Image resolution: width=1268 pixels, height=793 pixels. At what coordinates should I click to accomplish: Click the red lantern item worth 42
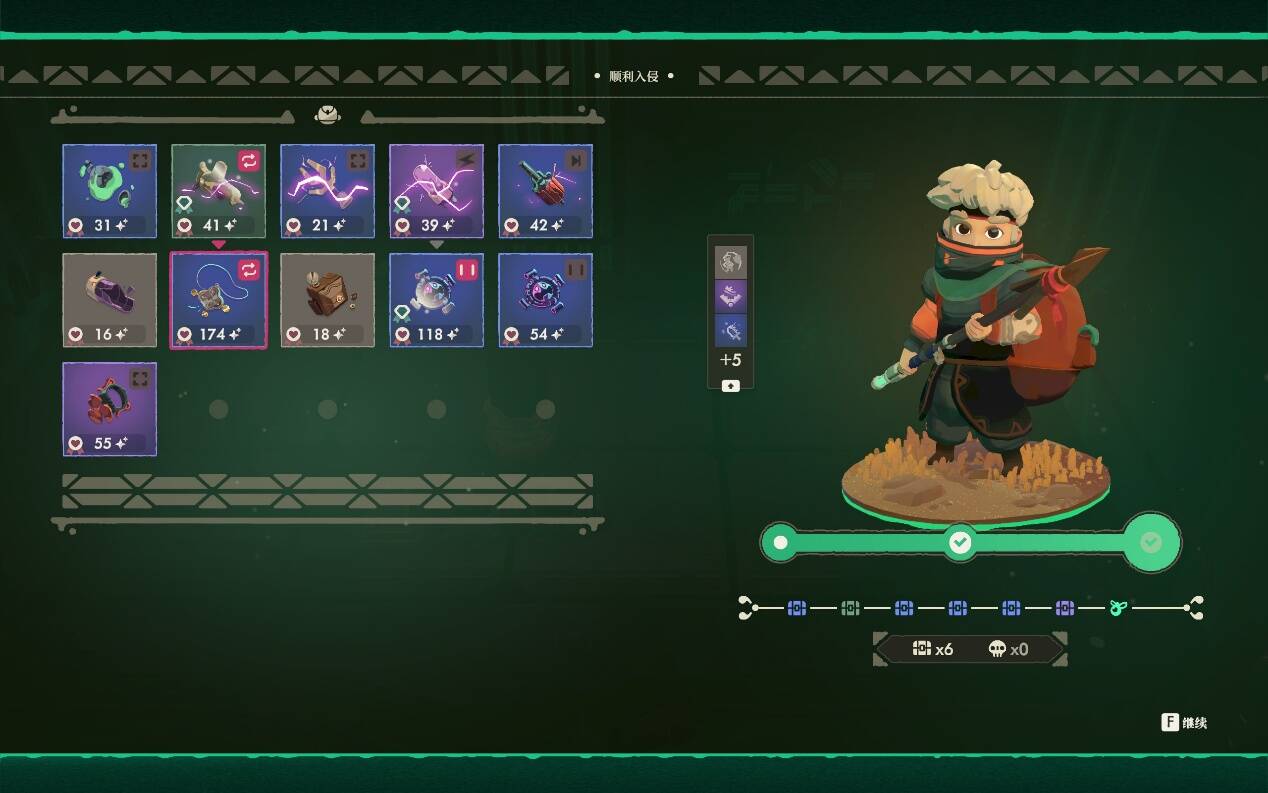point(545,190)
